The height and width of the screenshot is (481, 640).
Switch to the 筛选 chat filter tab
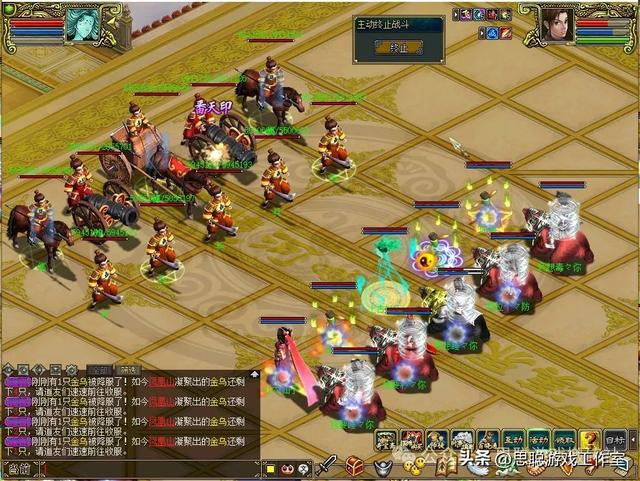[x=128, y=369]
